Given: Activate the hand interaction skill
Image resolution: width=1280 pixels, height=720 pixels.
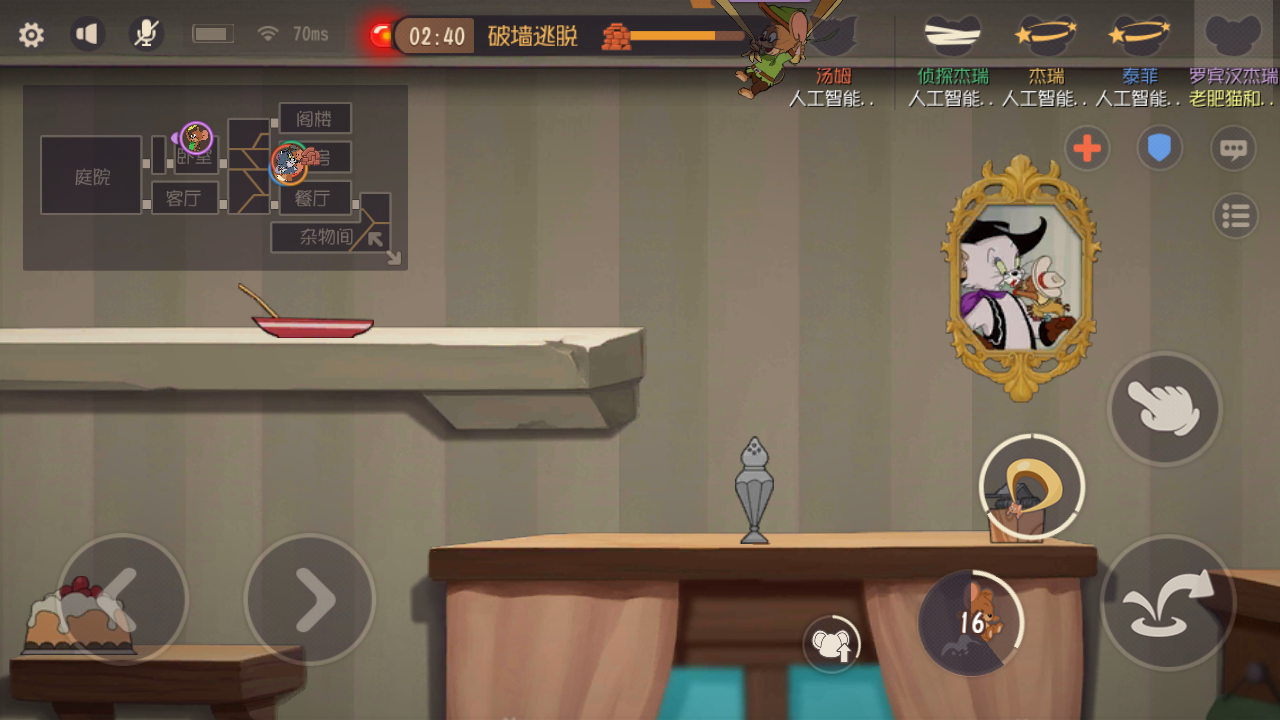Looking at the screenshot, I should (1164, 408).
